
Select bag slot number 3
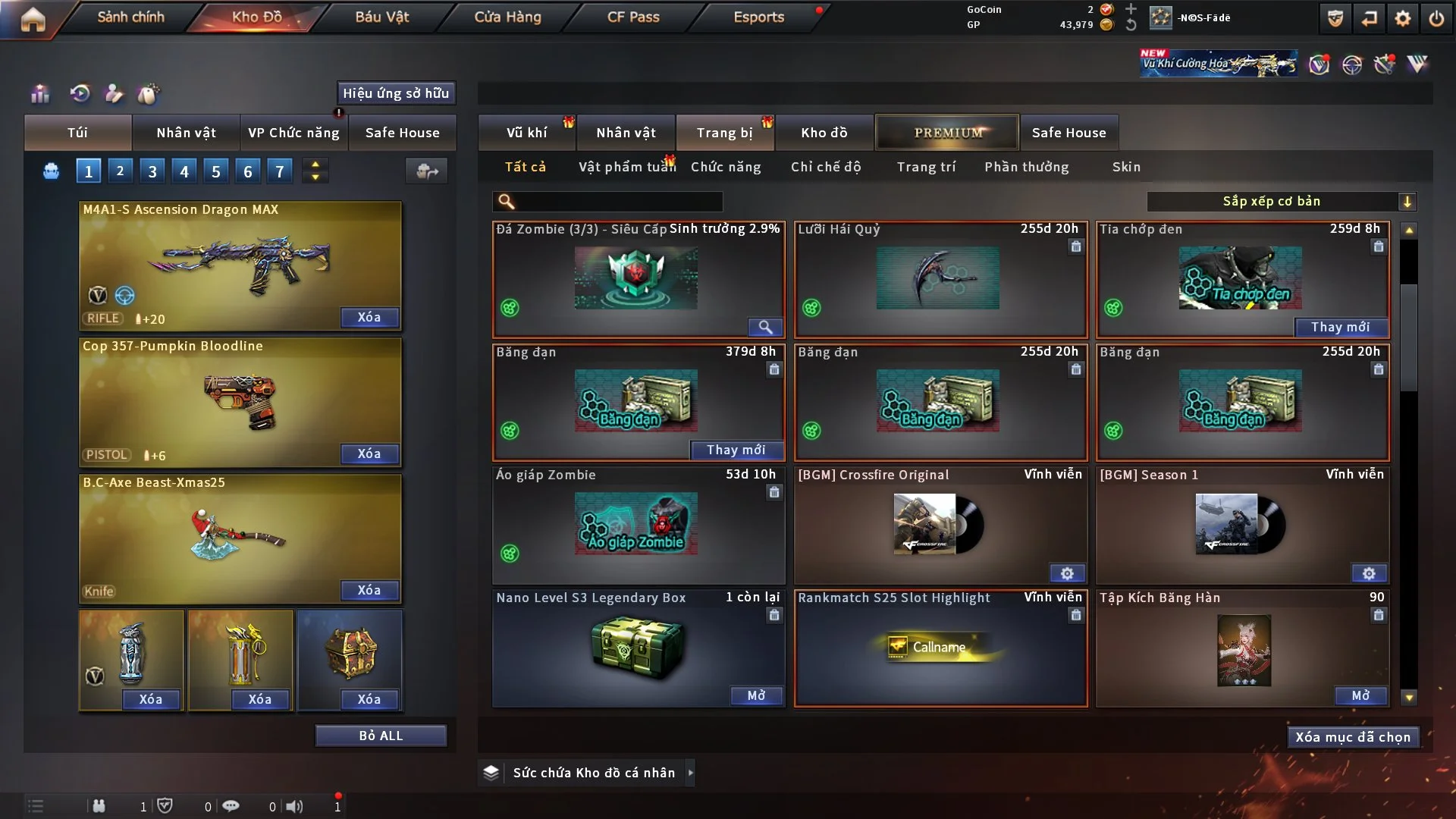(152, 171)
